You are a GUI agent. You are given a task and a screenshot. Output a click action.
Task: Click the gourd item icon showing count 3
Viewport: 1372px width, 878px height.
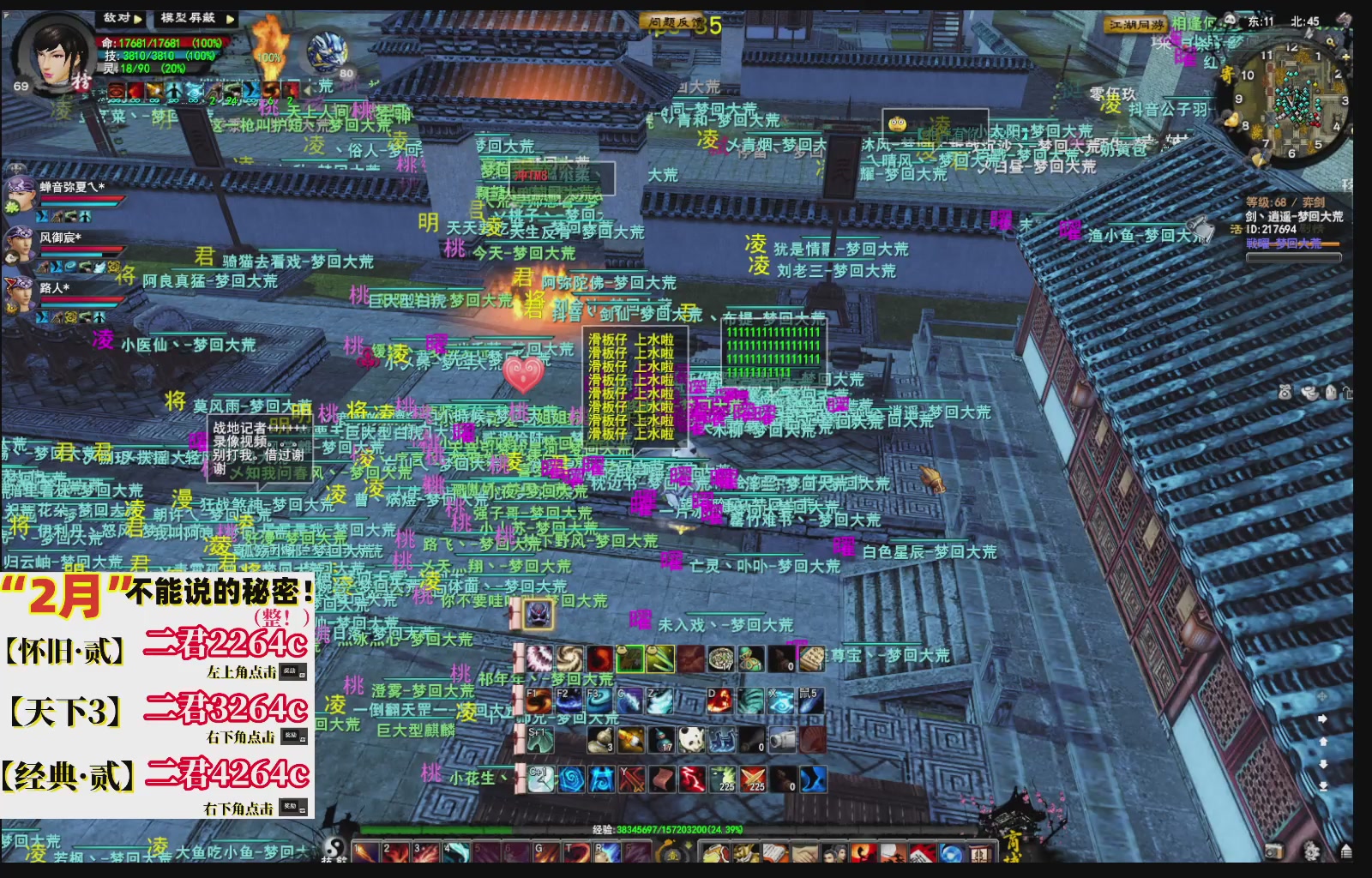tap(600, 740)
